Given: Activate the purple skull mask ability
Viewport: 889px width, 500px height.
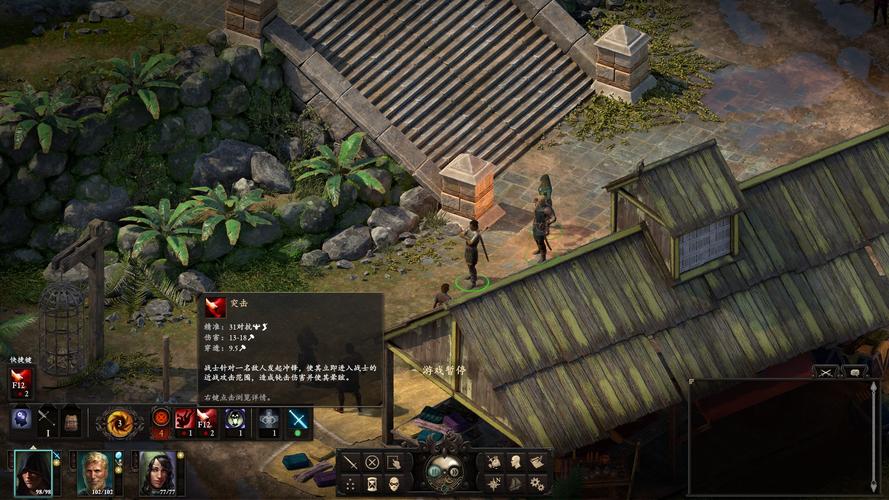Looking at the screenshot, I should [236, 421].
